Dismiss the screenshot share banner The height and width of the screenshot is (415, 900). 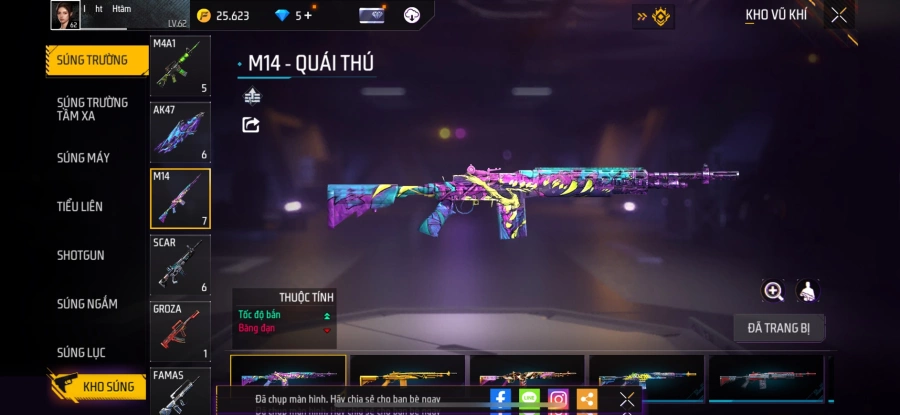[x=626, y=399]
